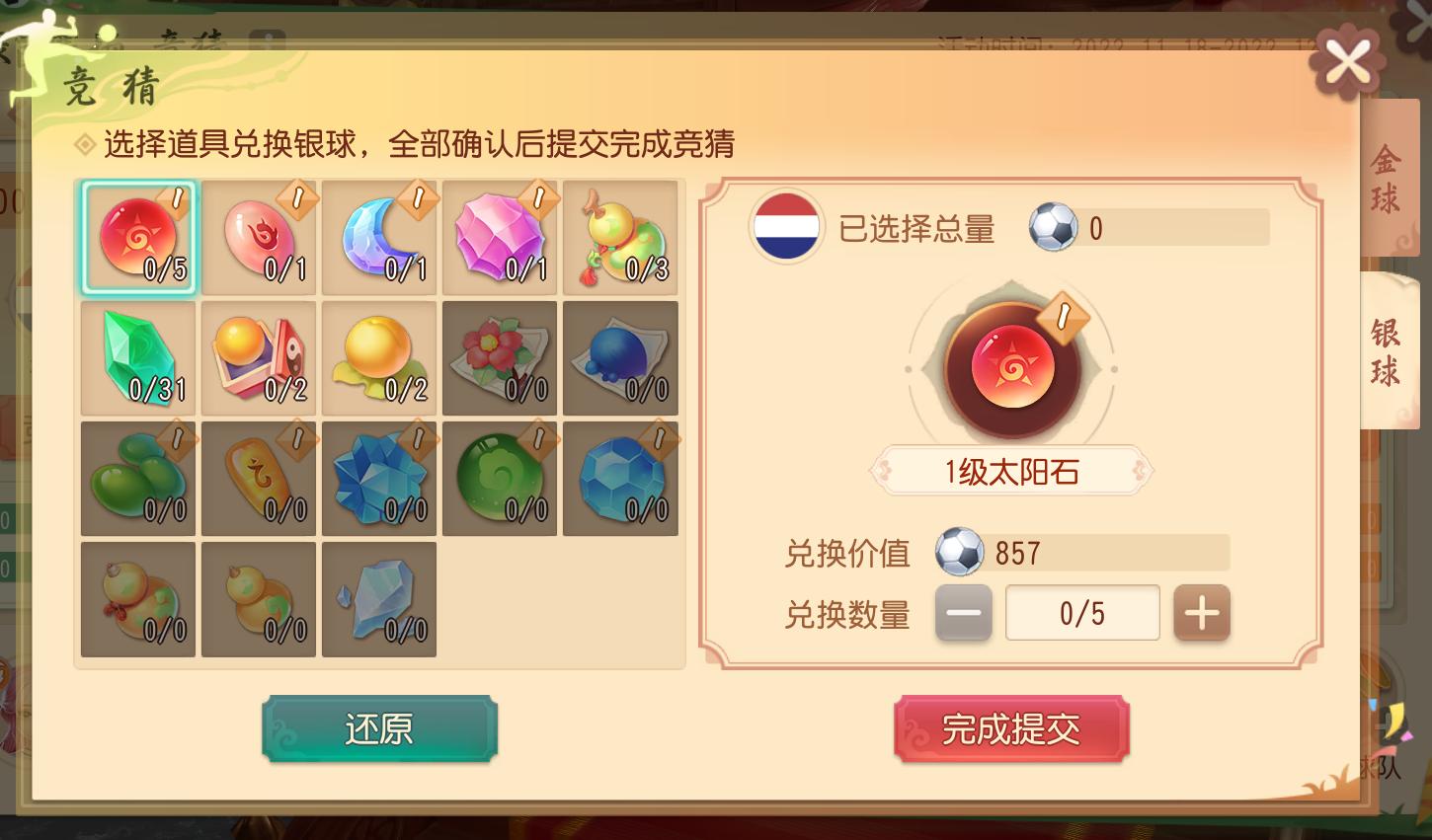Select the green gem item marked 0/31

click(x=138, y=357)
